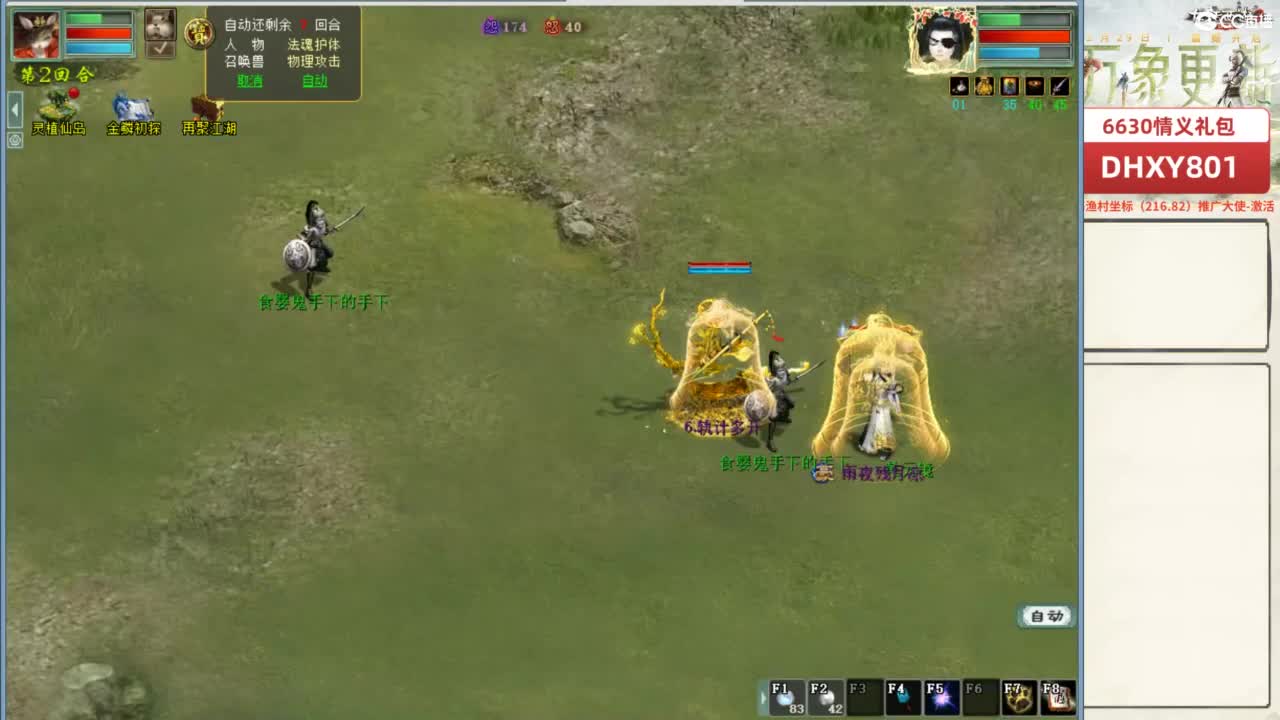Click 取消 to cancel auto battle
The height and width of the screenshot is (720, 1280).
pos(249,80)
